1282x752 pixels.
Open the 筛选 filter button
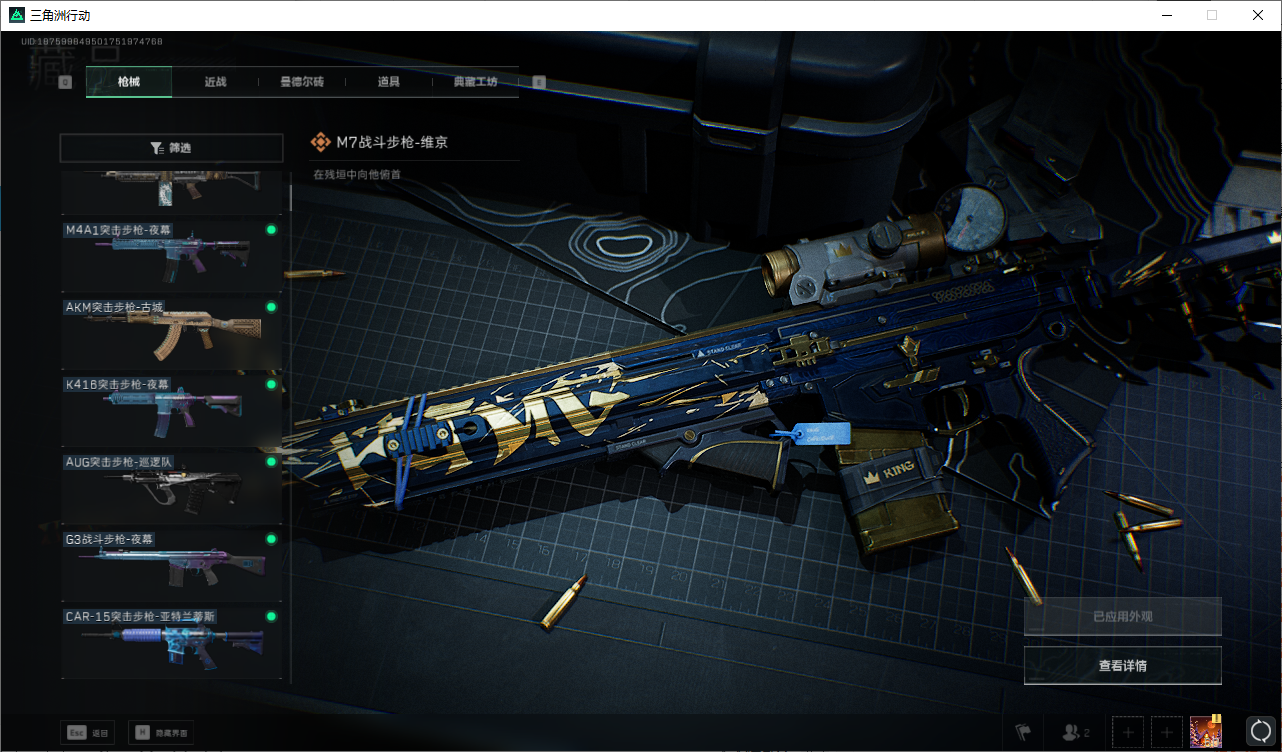pyautogui.click(x=171, y=148)
